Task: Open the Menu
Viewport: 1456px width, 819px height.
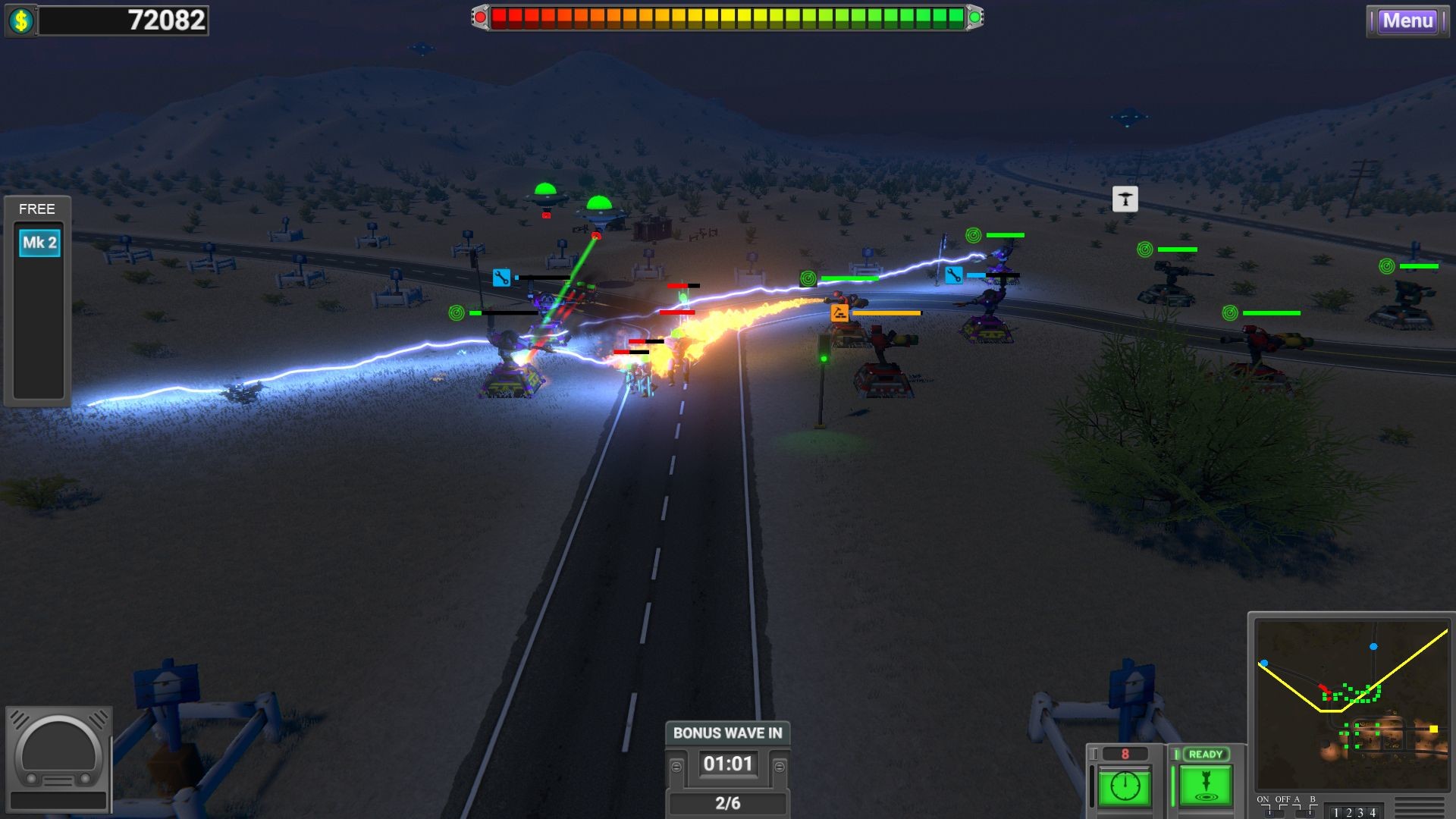Action: pyautogui.click(x=1407, y=21)
